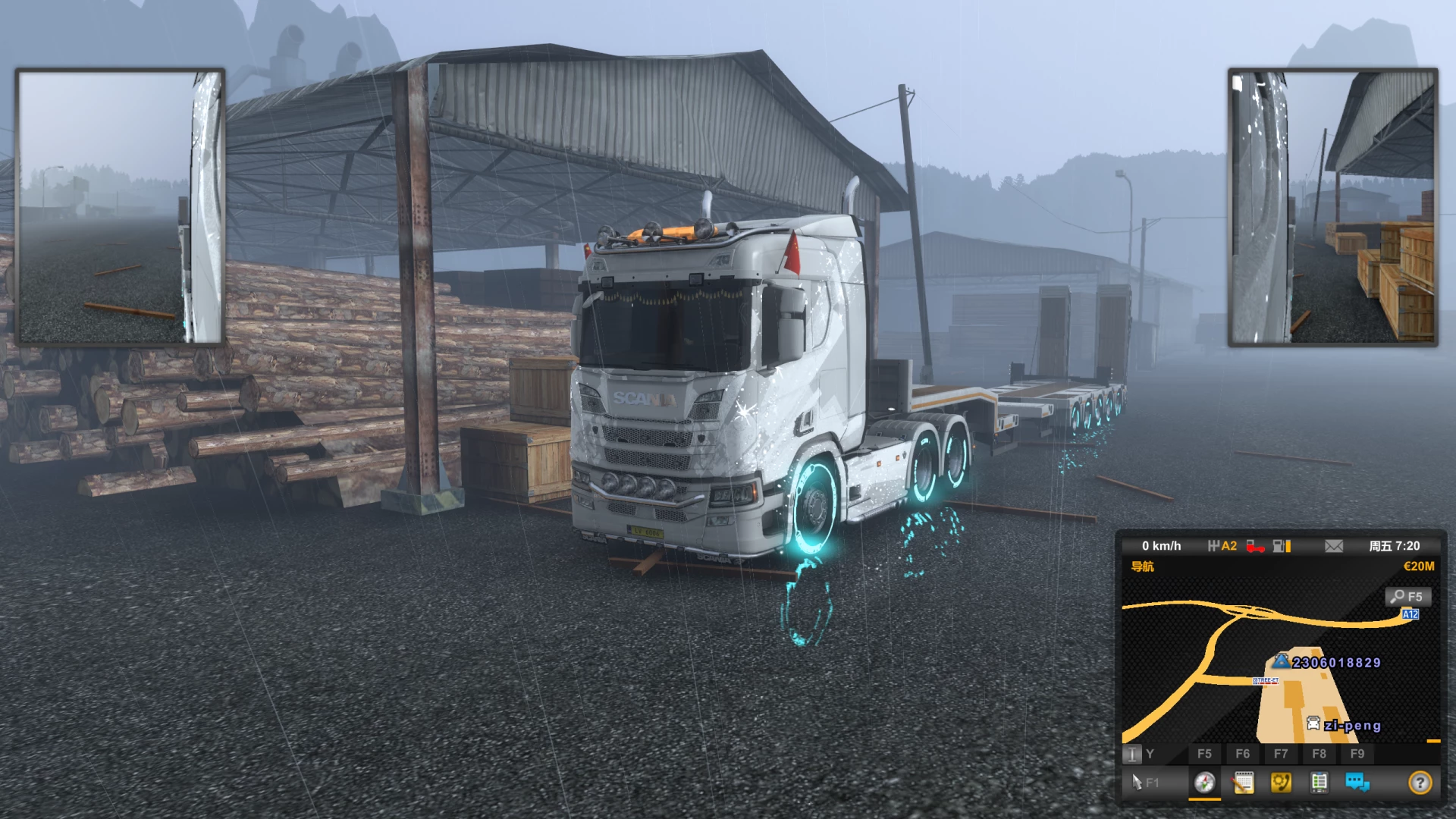Select the zi-peng player marker on map
Viewport: 1456px width, 819px height.
click(x=1313, y=724)
